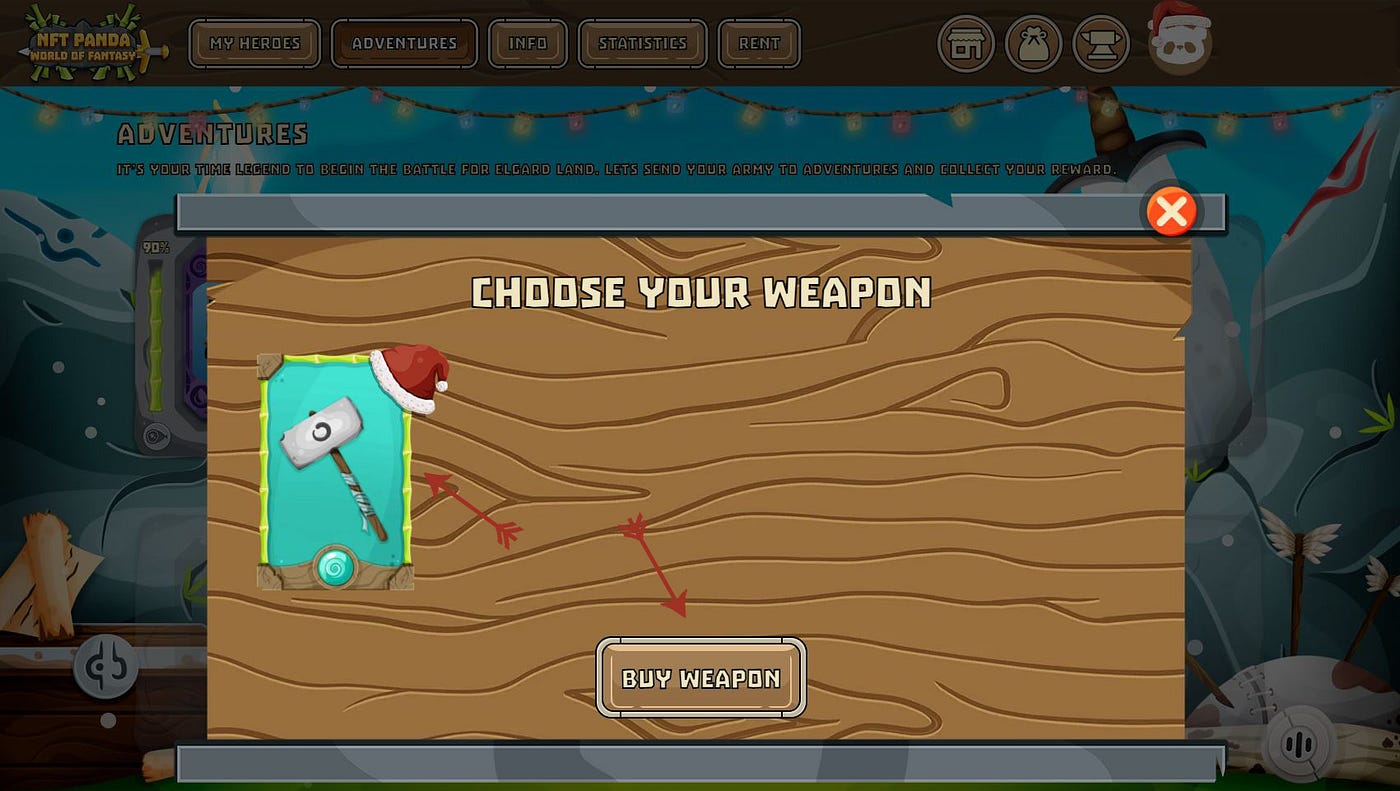Viewport: 1400px width, 791px height.
Task: Click the round swirl symbol button
Action: pyautogui.click(x=106, y=667)
